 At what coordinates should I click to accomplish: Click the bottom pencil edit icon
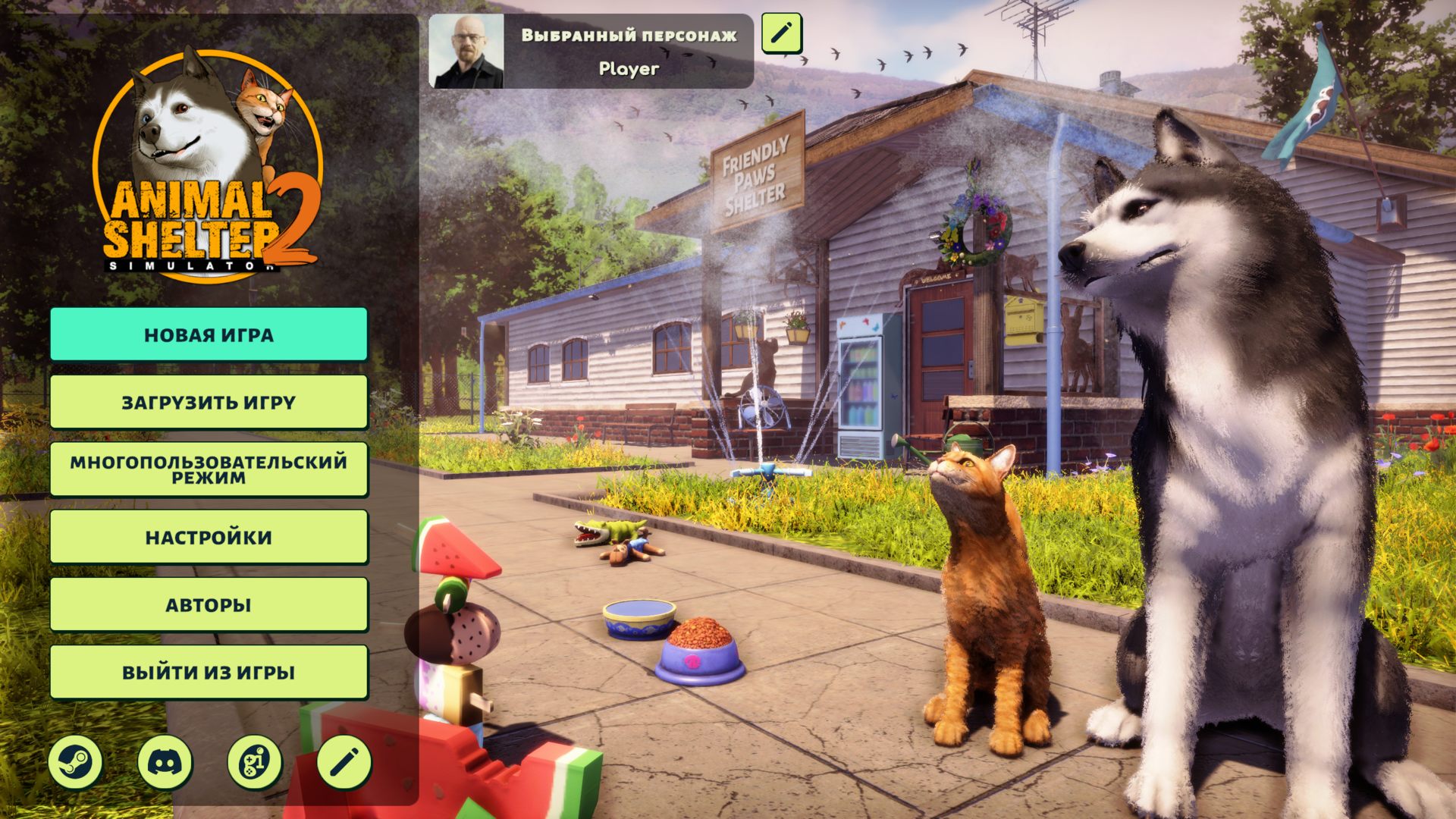point(344,761)
